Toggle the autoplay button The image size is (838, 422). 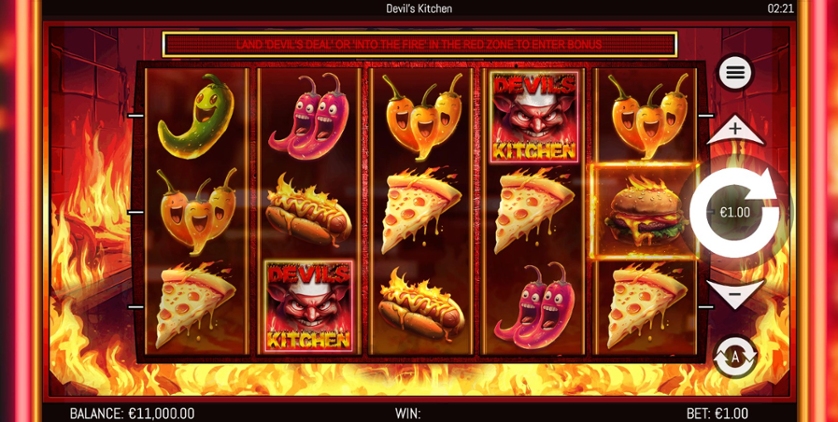click(735, 356)
